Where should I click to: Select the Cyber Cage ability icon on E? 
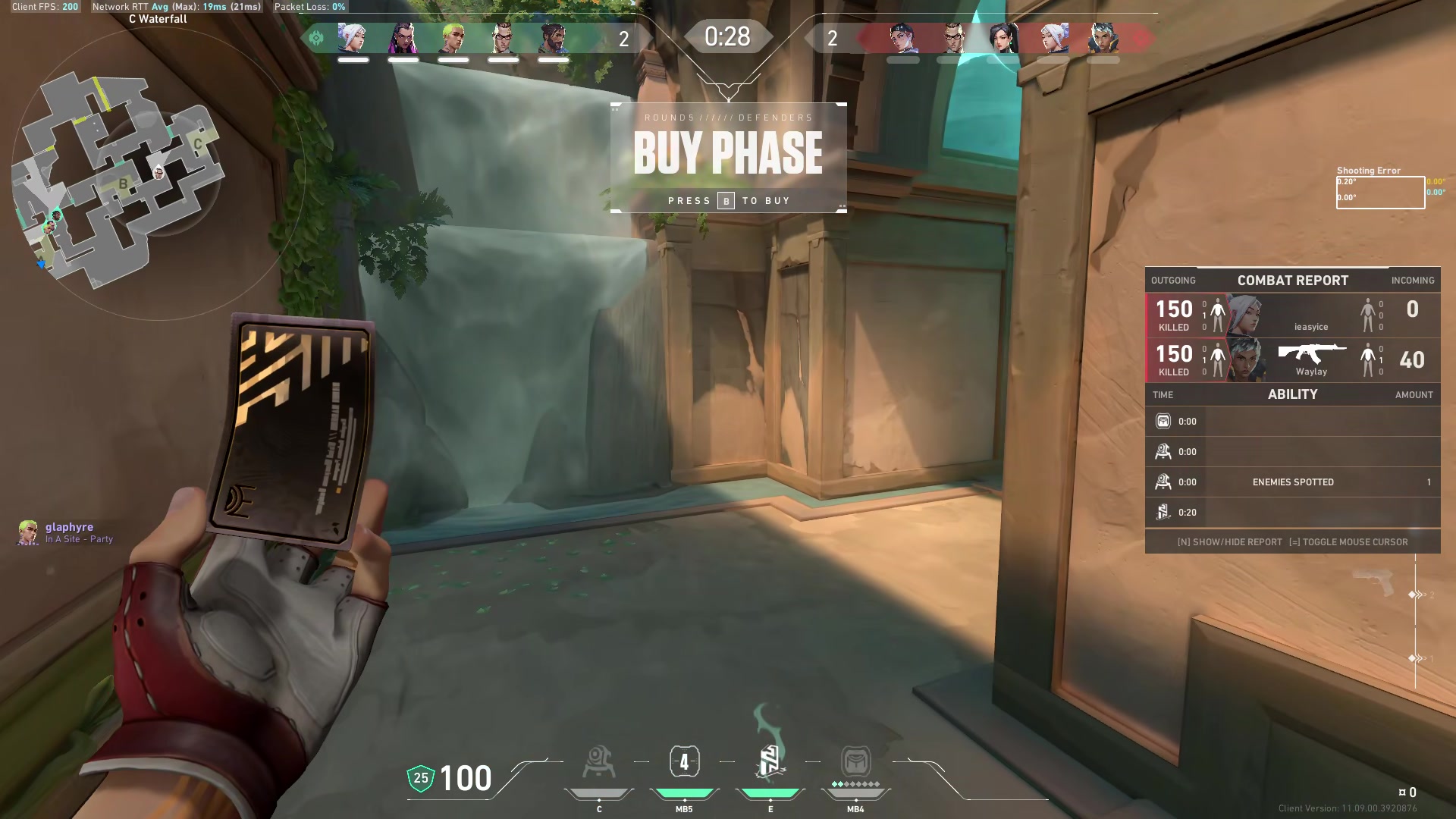[770, 761]
